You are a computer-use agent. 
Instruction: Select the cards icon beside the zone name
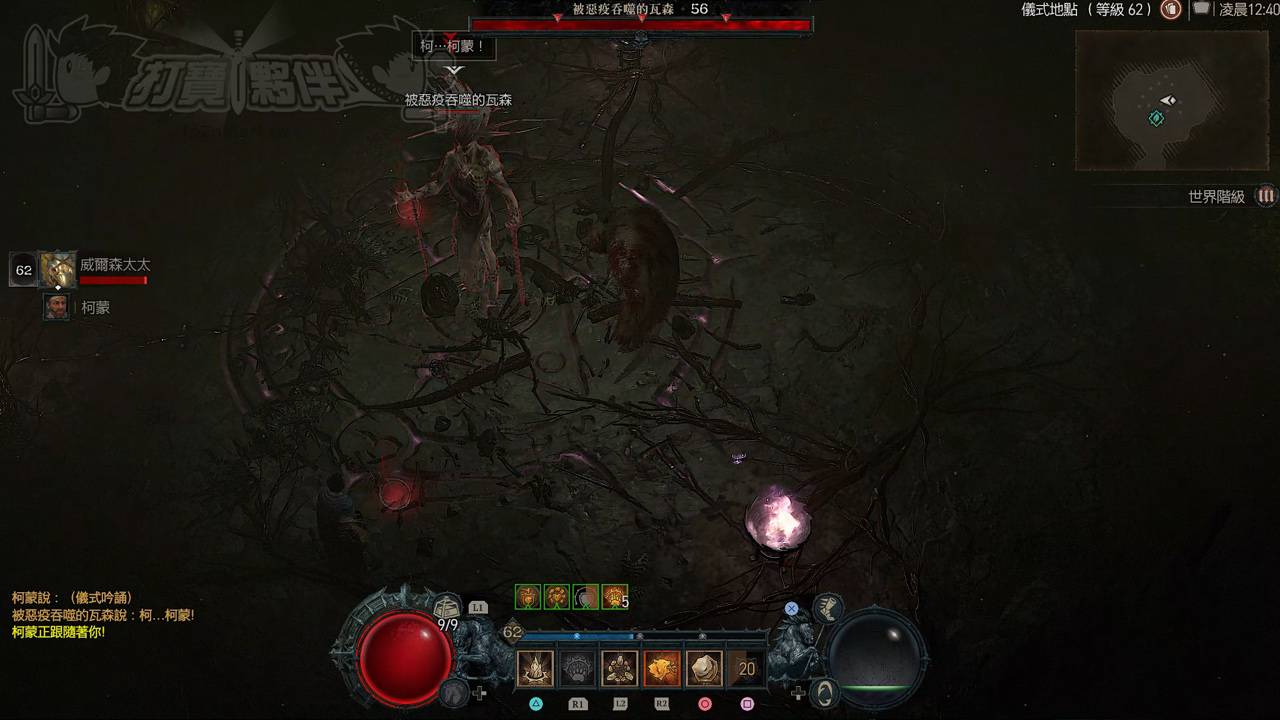1200,10
